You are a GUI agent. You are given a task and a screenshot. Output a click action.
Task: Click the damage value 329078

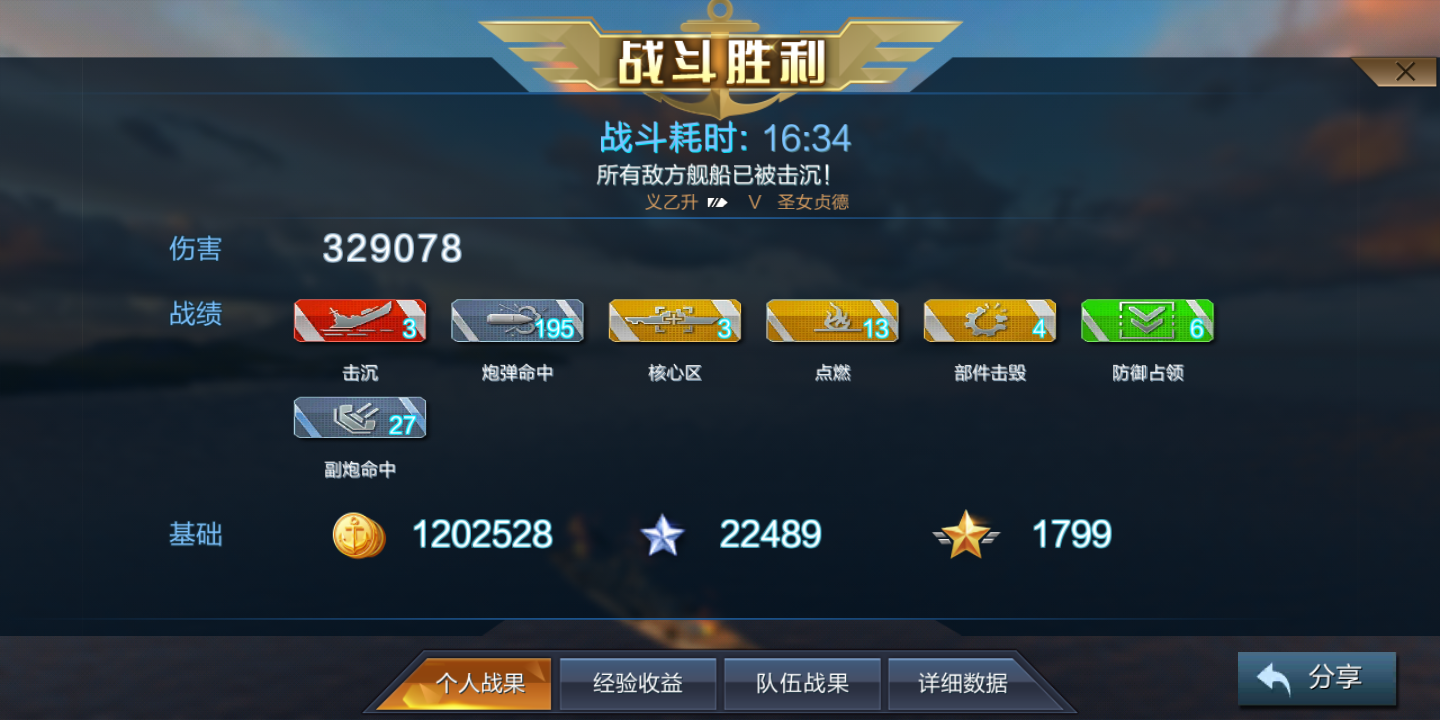click(x=390, y=249)
